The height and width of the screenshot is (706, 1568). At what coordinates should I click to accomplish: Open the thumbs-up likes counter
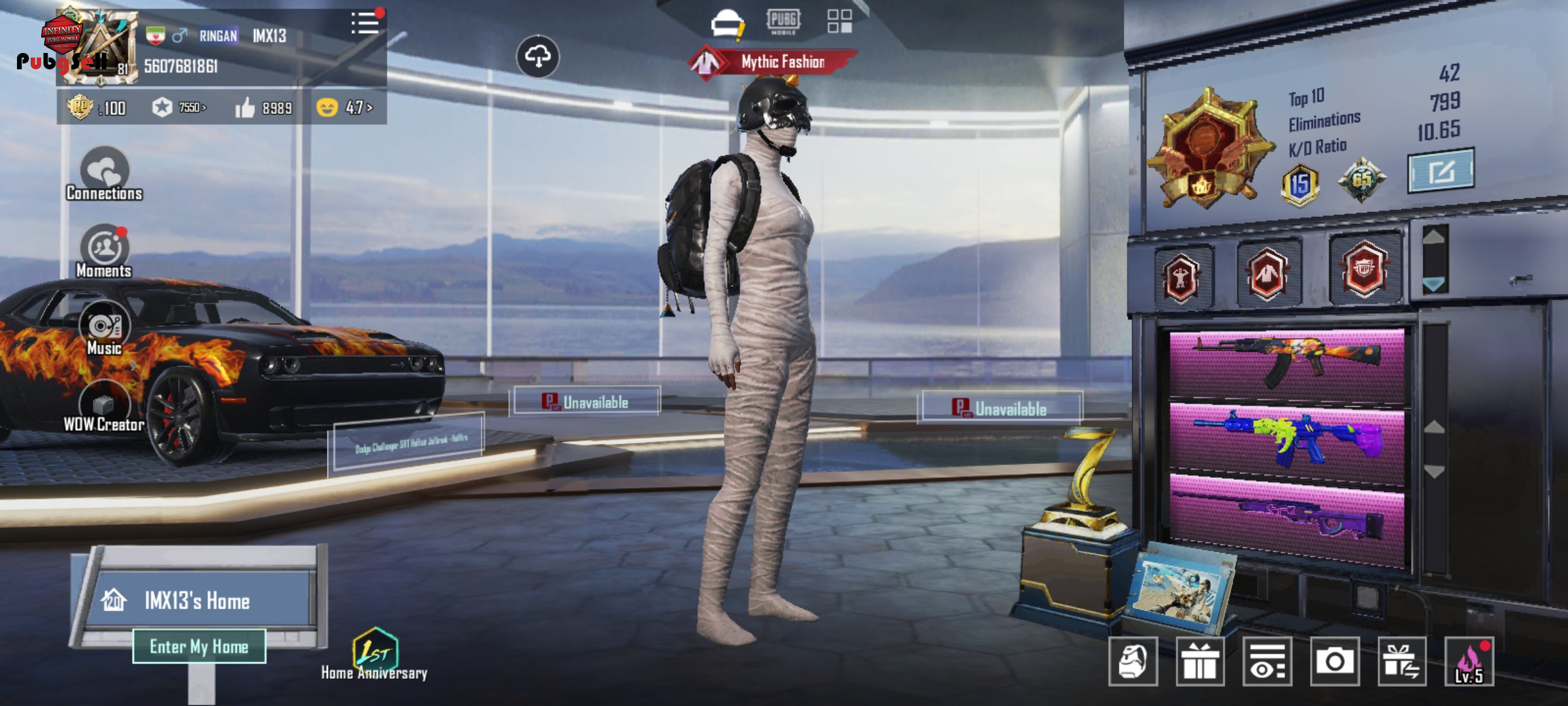264,108
